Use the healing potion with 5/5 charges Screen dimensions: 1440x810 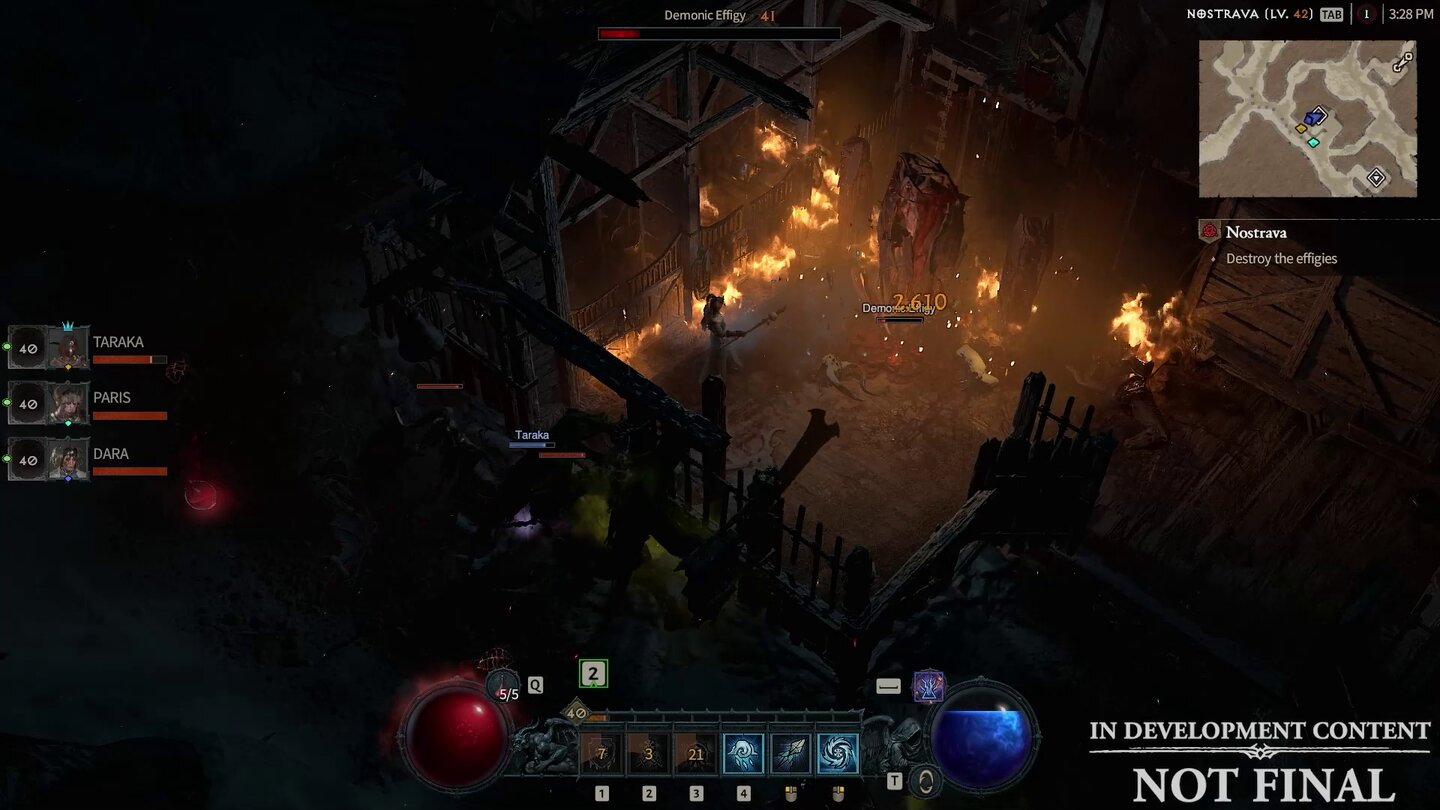(x=504, y=687)
